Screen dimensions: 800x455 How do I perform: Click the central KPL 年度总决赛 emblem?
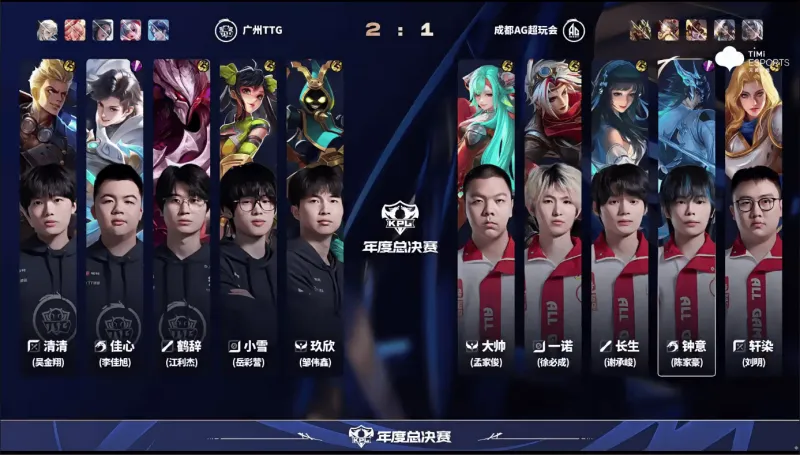point(399,225)
